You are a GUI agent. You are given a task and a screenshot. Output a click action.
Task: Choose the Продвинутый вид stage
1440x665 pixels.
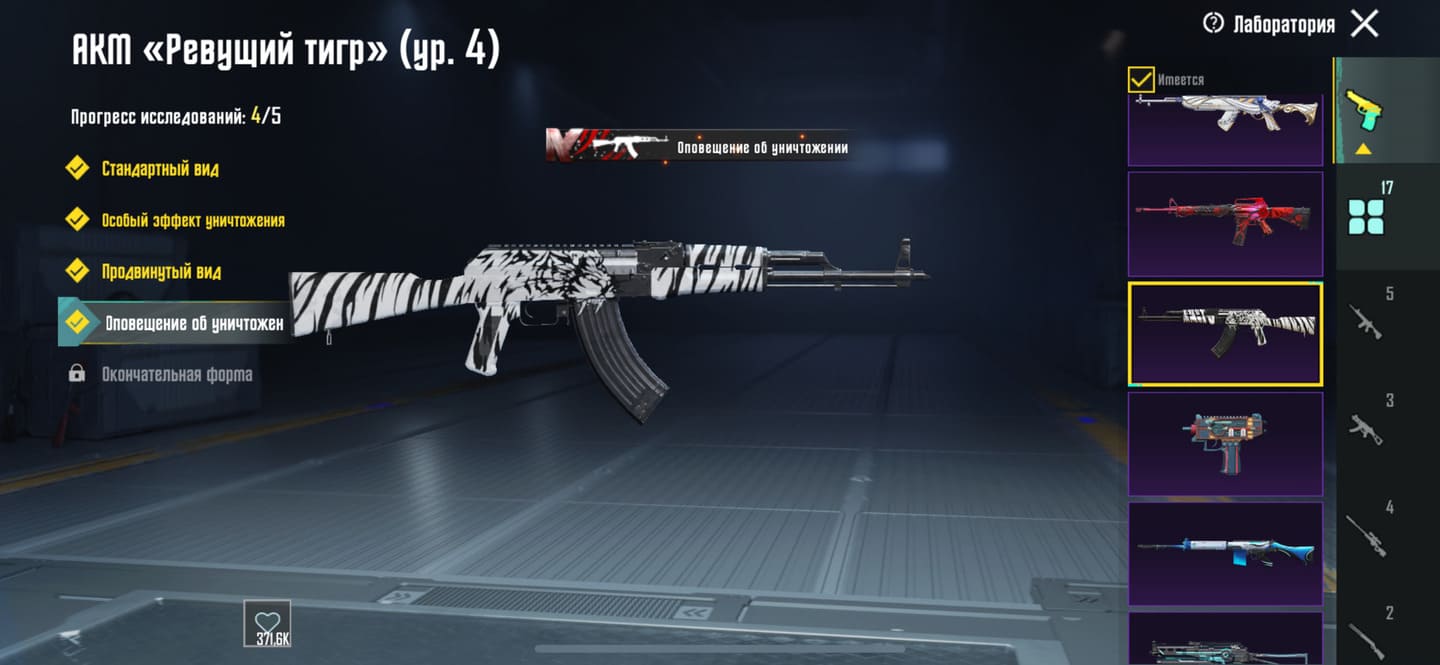tap(161, 272)
